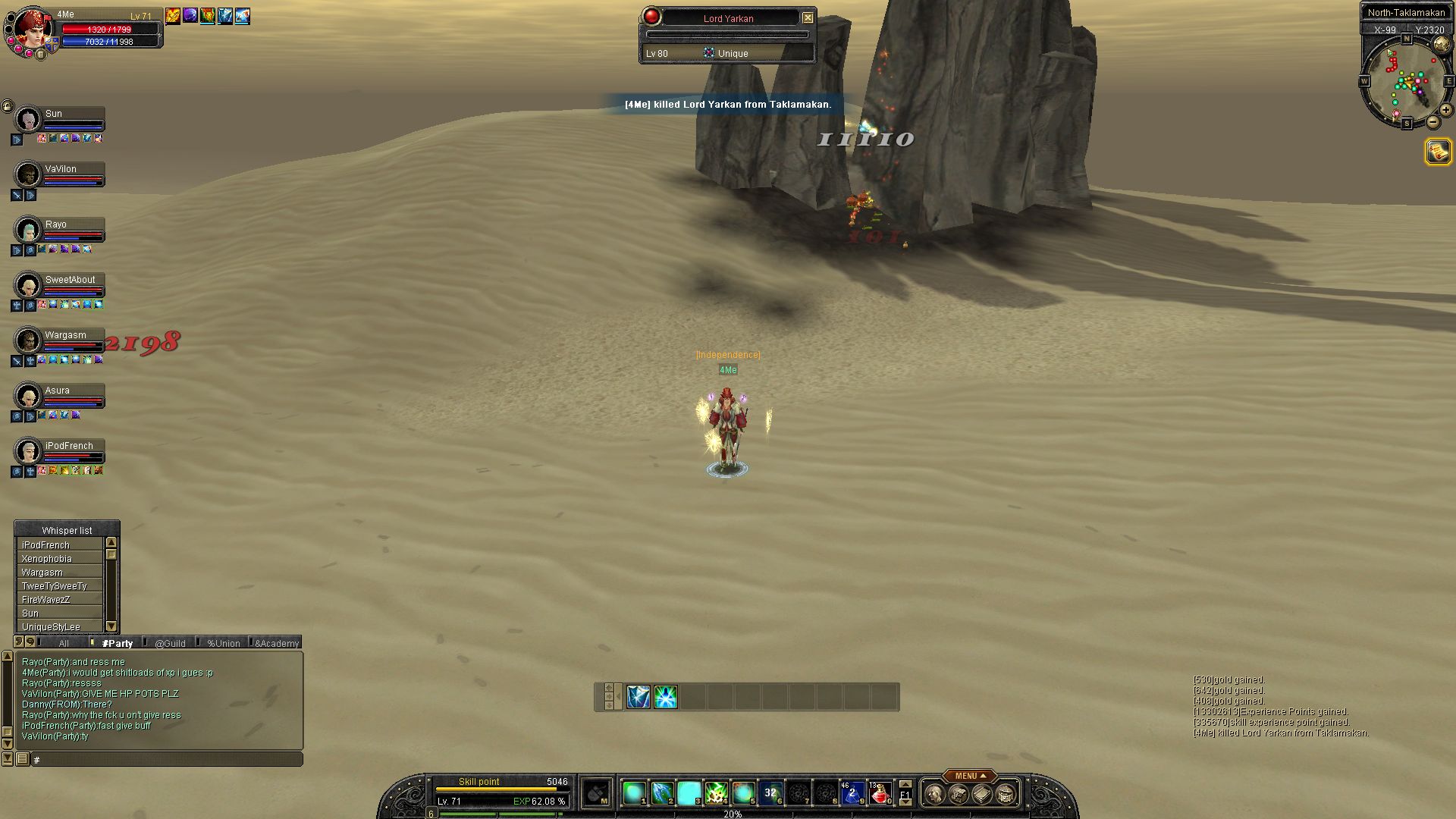Click the minimap's zoom-in plus button
Viewport: 1456px width, 819px height.
pyautogui.click(x=1446, y=110)
